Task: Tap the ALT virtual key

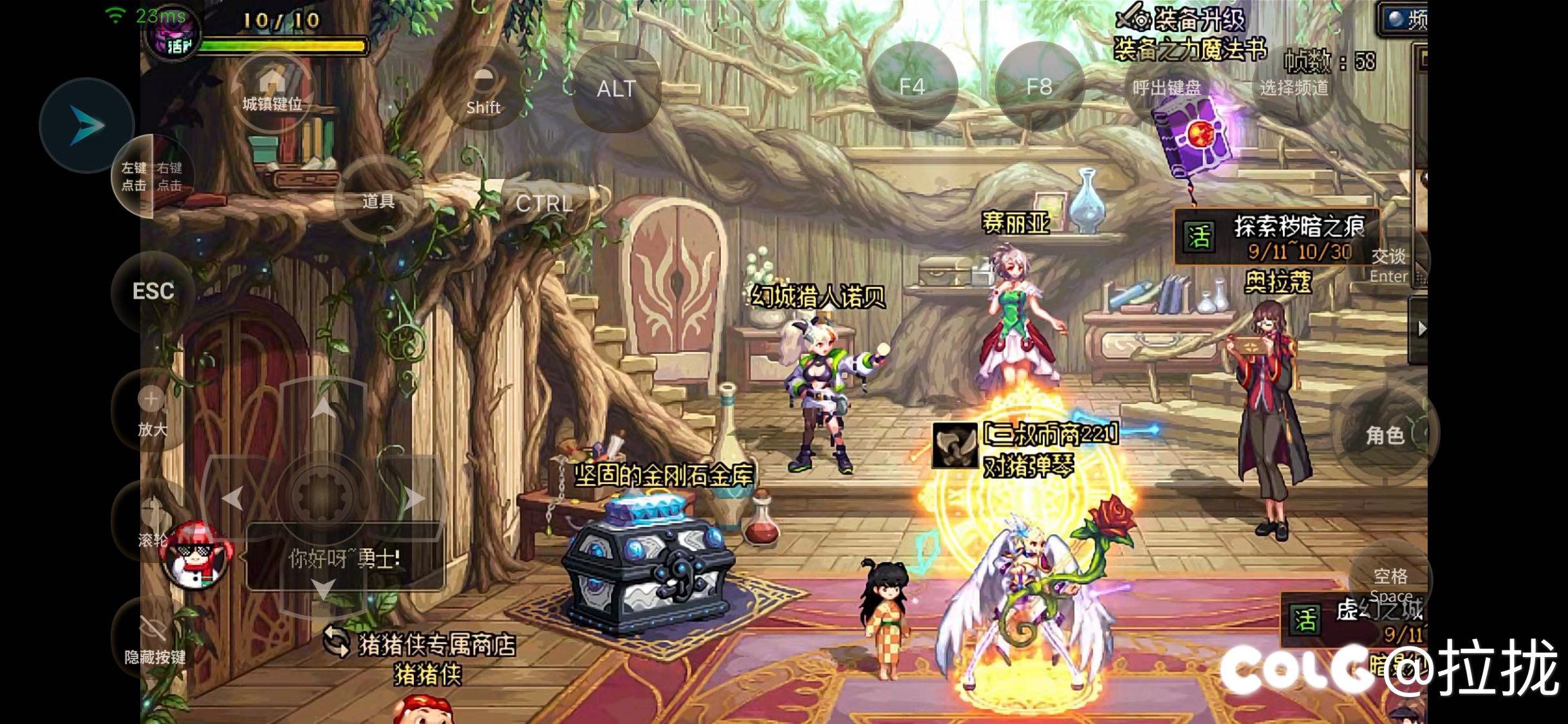Action: [x=616, y=88]
